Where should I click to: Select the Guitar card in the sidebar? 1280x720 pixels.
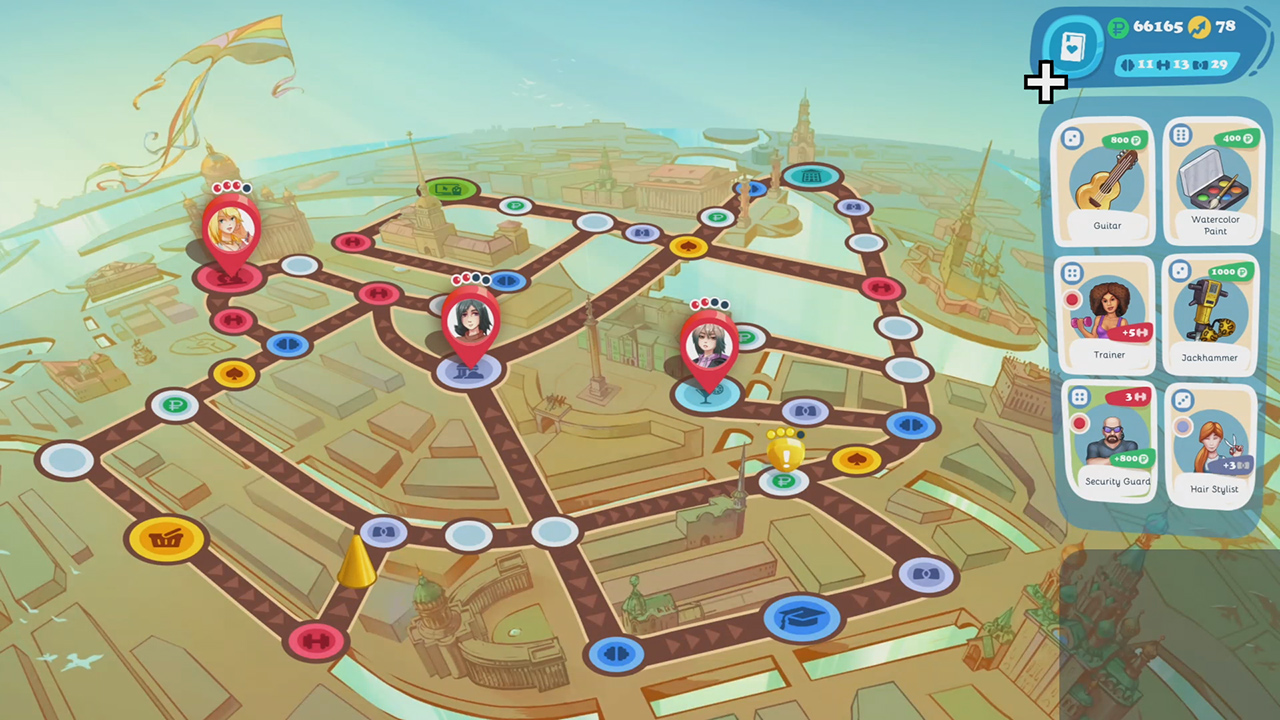[1107, 180]
